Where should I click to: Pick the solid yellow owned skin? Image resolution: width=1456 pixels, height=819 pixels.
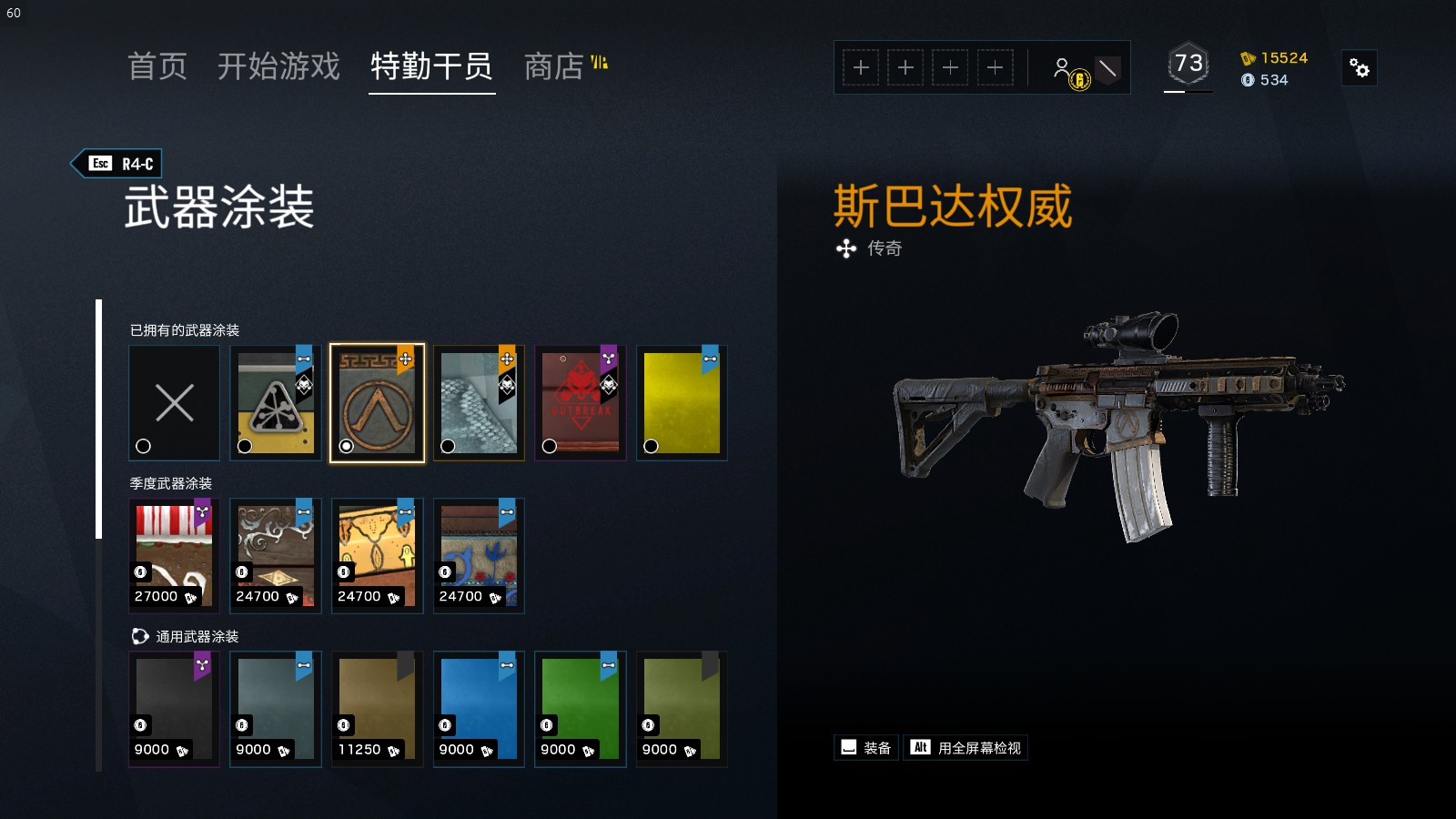tap(682, 403)
